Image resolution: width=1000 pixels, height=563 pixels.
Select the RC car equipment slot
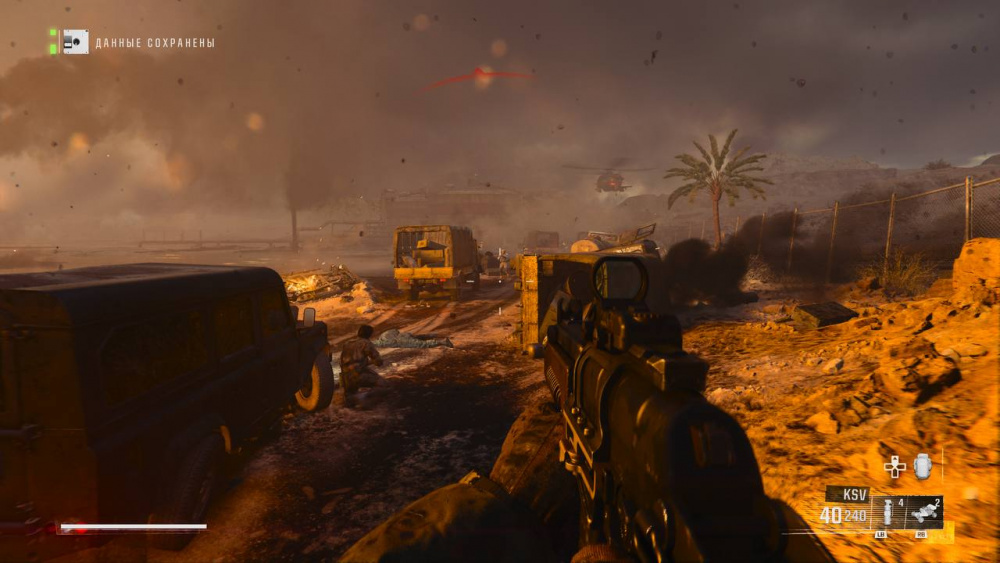point(924,513)
